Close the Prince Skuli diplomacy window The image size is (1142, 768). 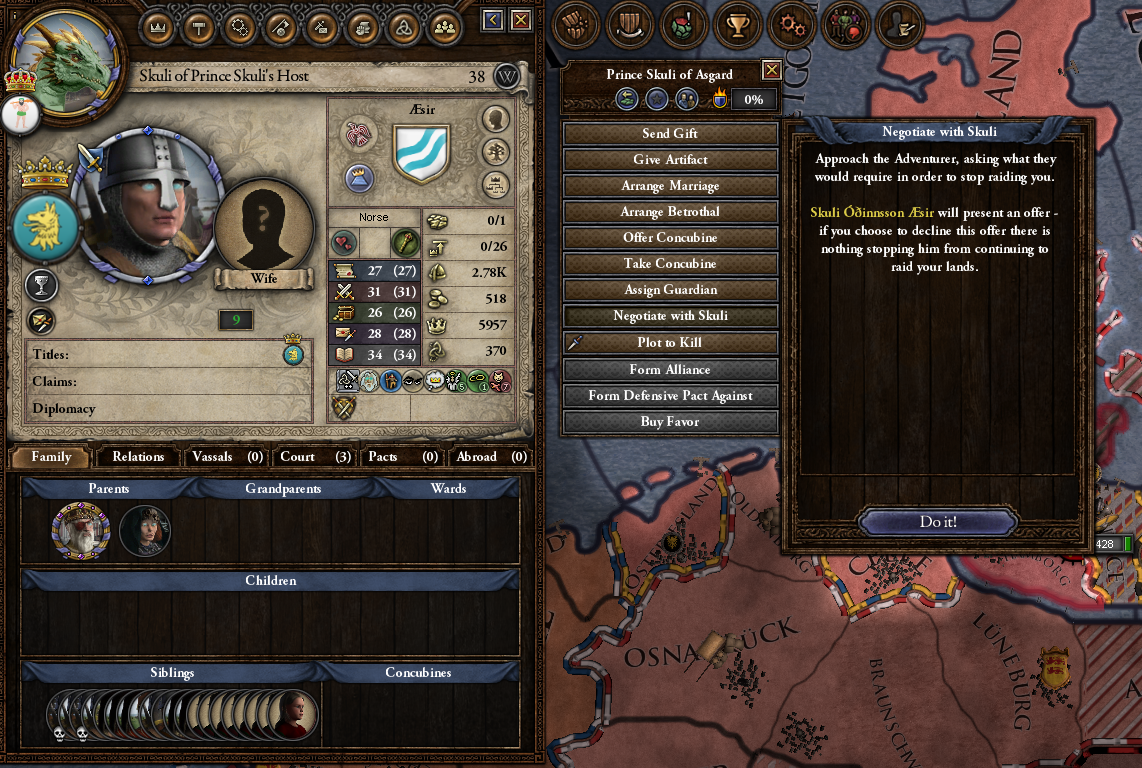(x=771, y=70)
